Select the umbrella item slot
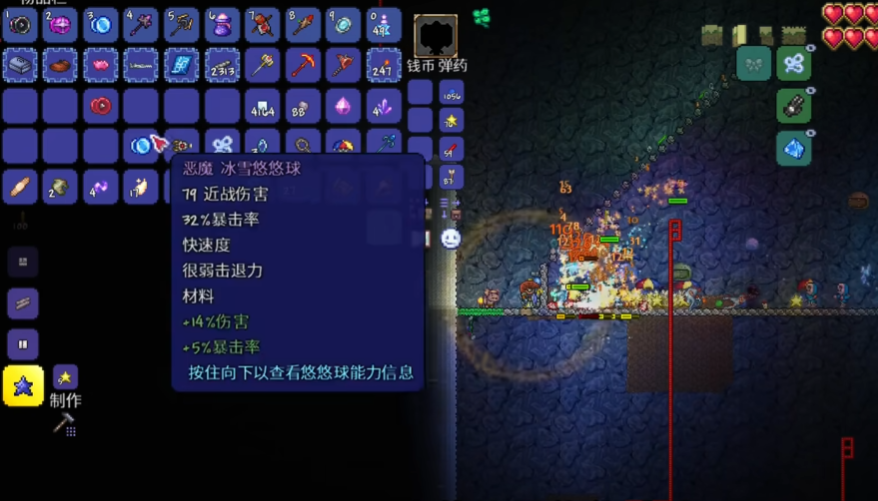 (x=344, y=145)
